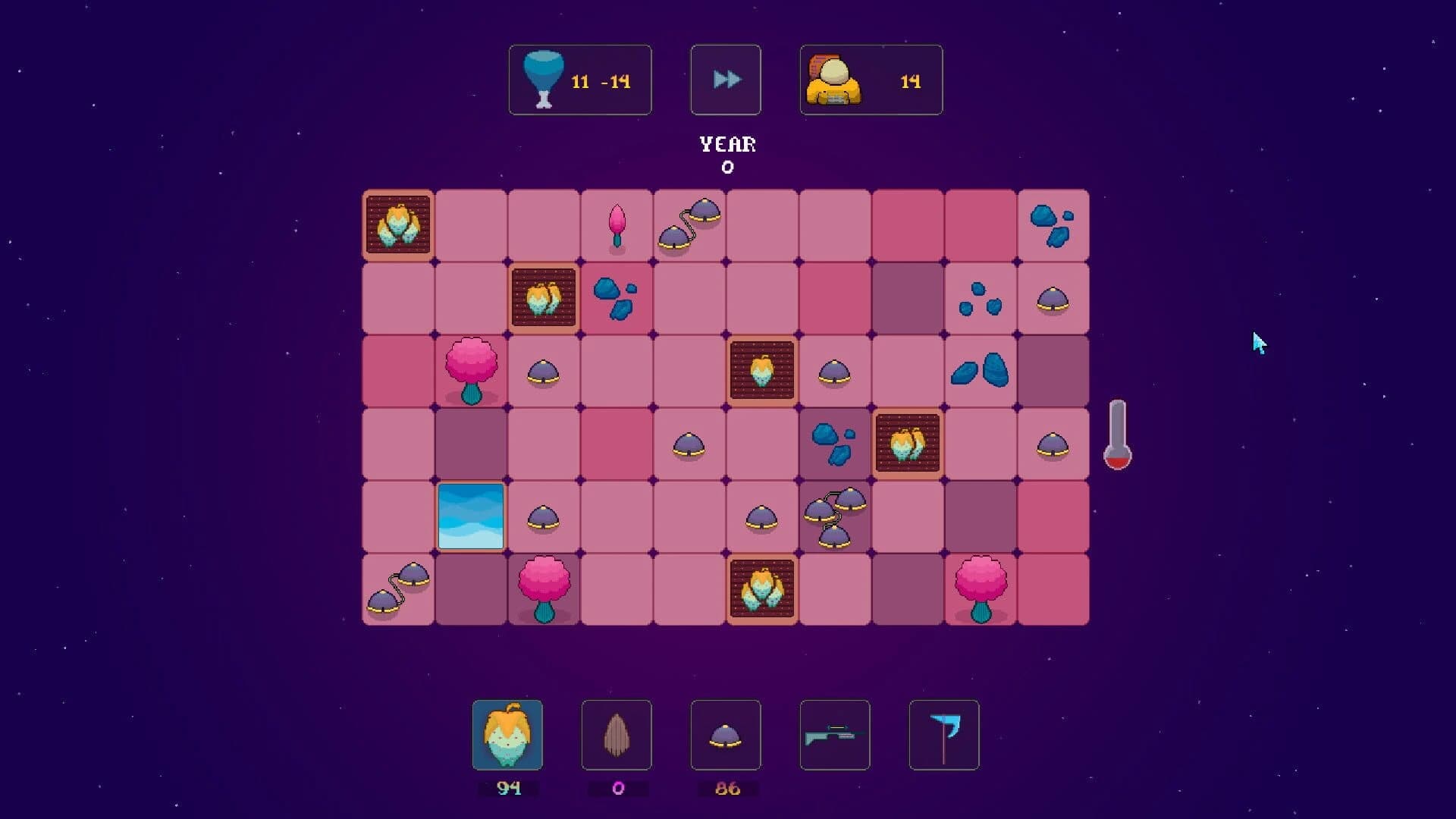Click the planted creature in the top-left soil tile
1456x819 pixels.
(398, 225)
